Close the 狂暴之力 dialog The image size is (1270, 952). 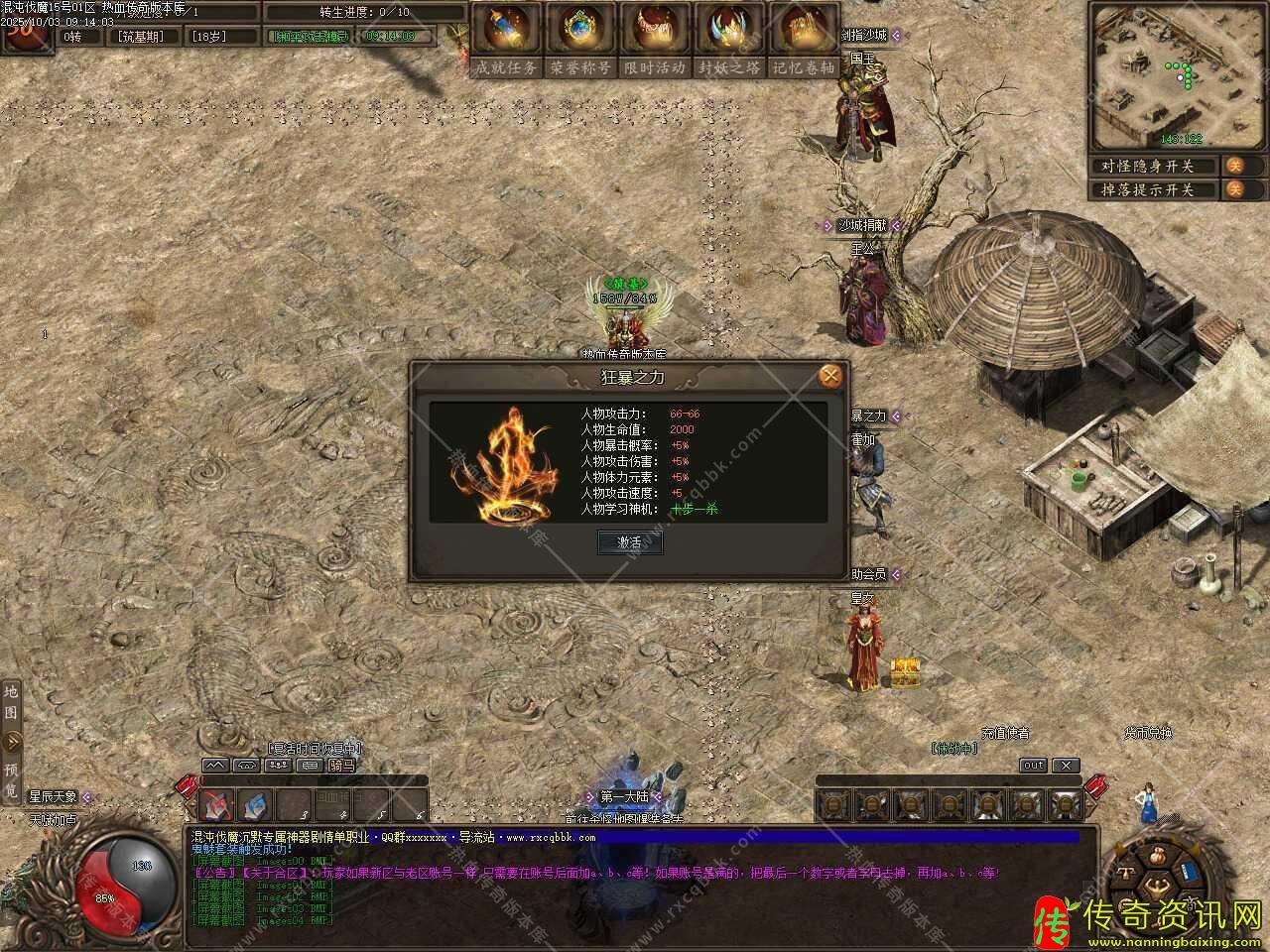[830, 376]
